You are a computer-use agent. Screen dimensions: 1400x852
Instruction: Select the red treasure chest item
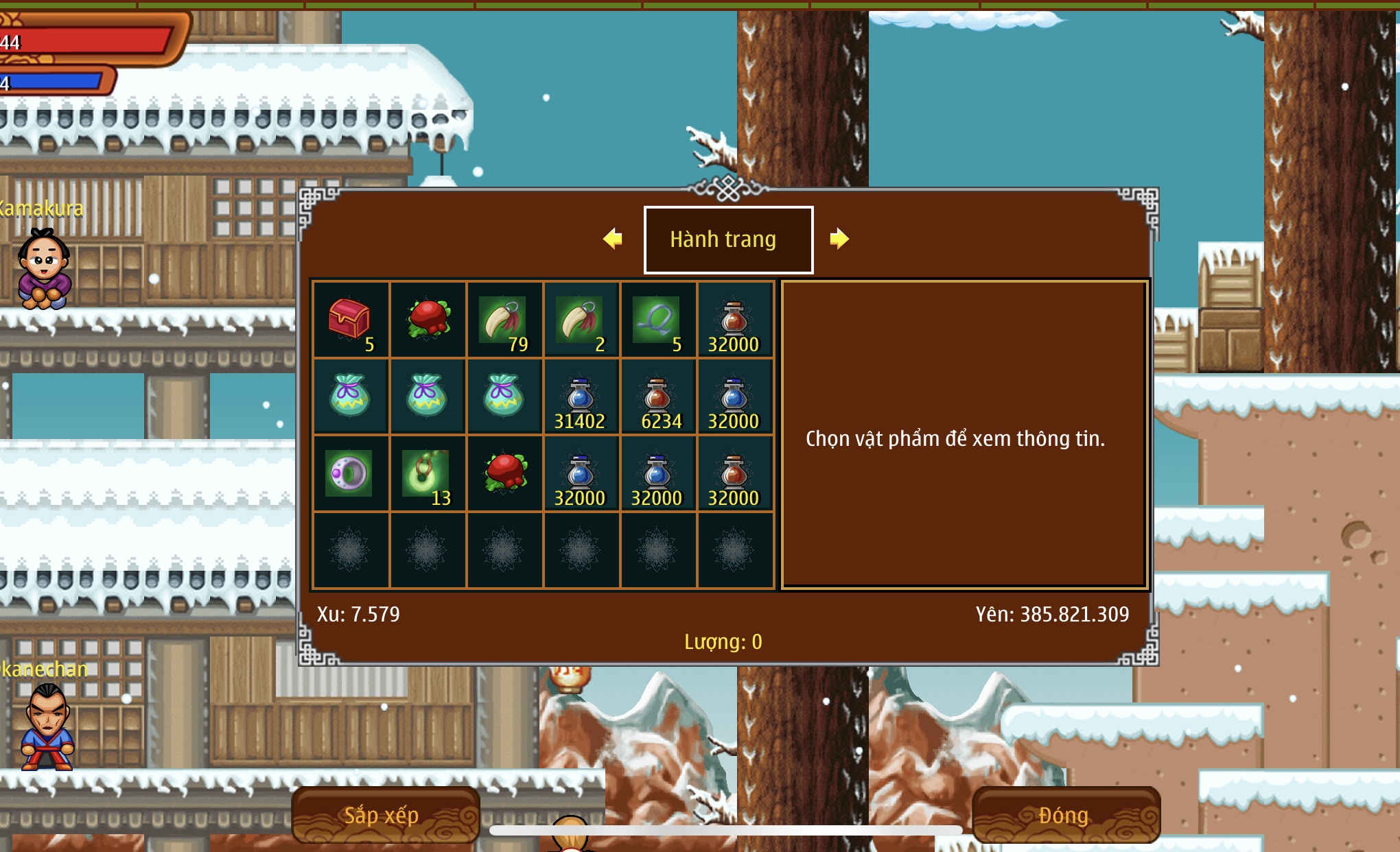click(351, 320)
